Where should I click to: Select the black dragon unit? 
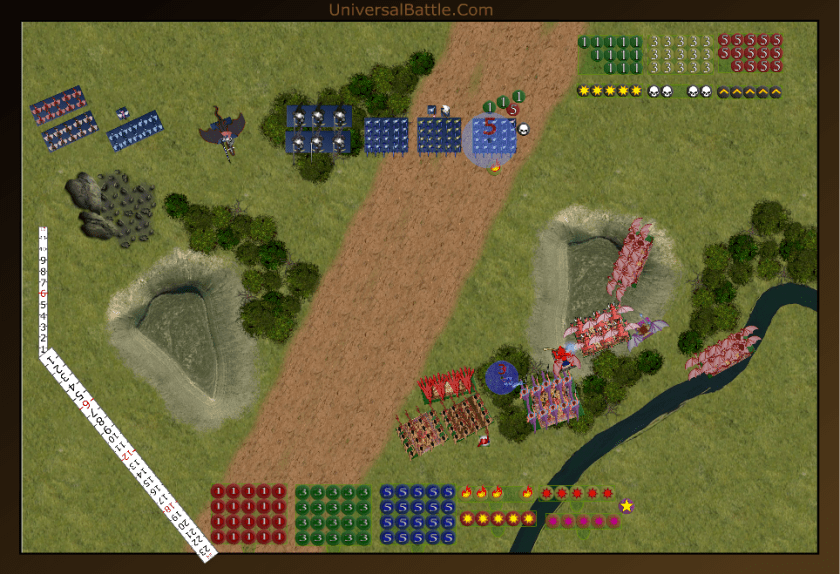[225, 131]
